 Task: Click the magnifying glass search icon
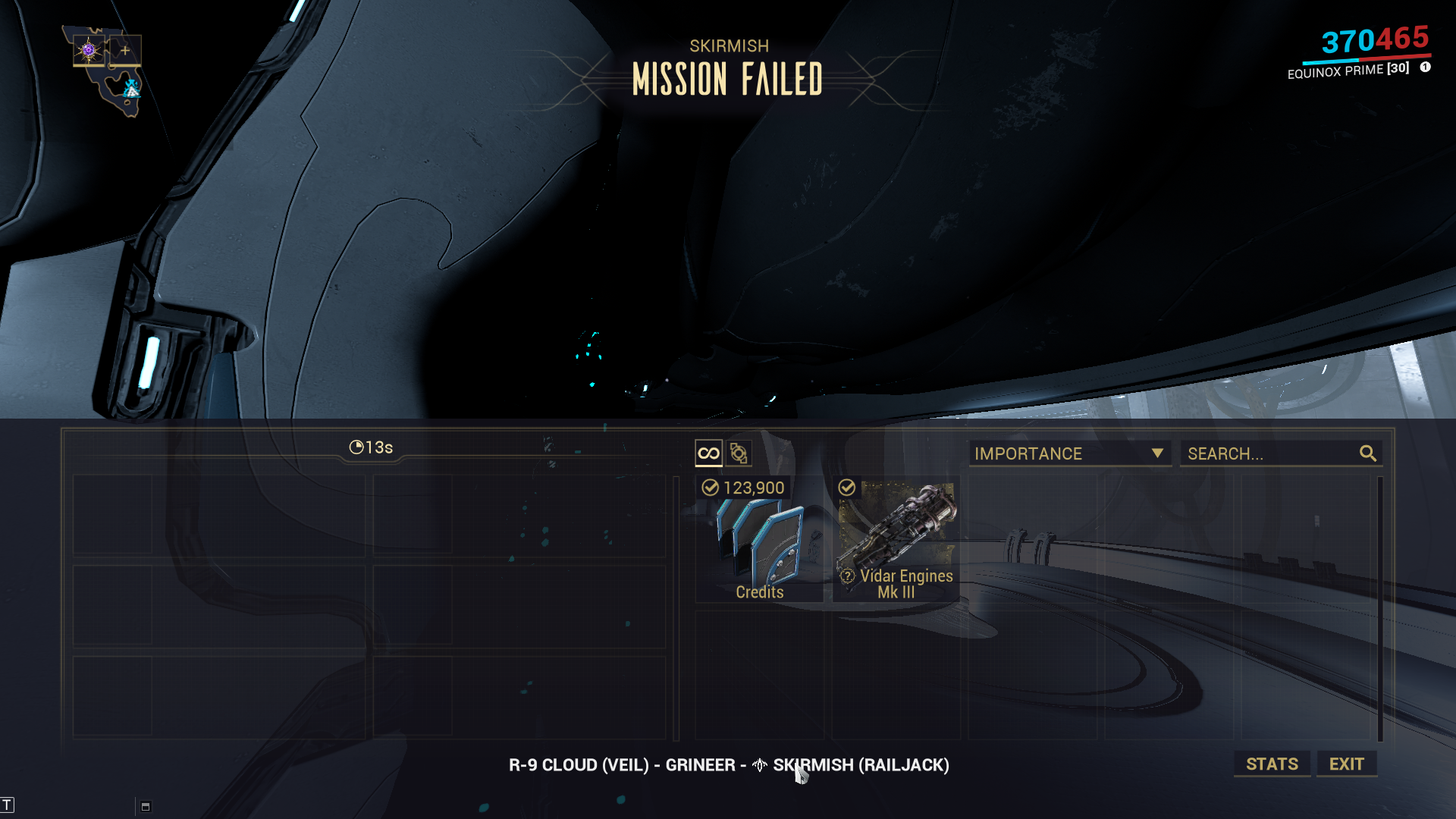click(x=1367, y=453)
